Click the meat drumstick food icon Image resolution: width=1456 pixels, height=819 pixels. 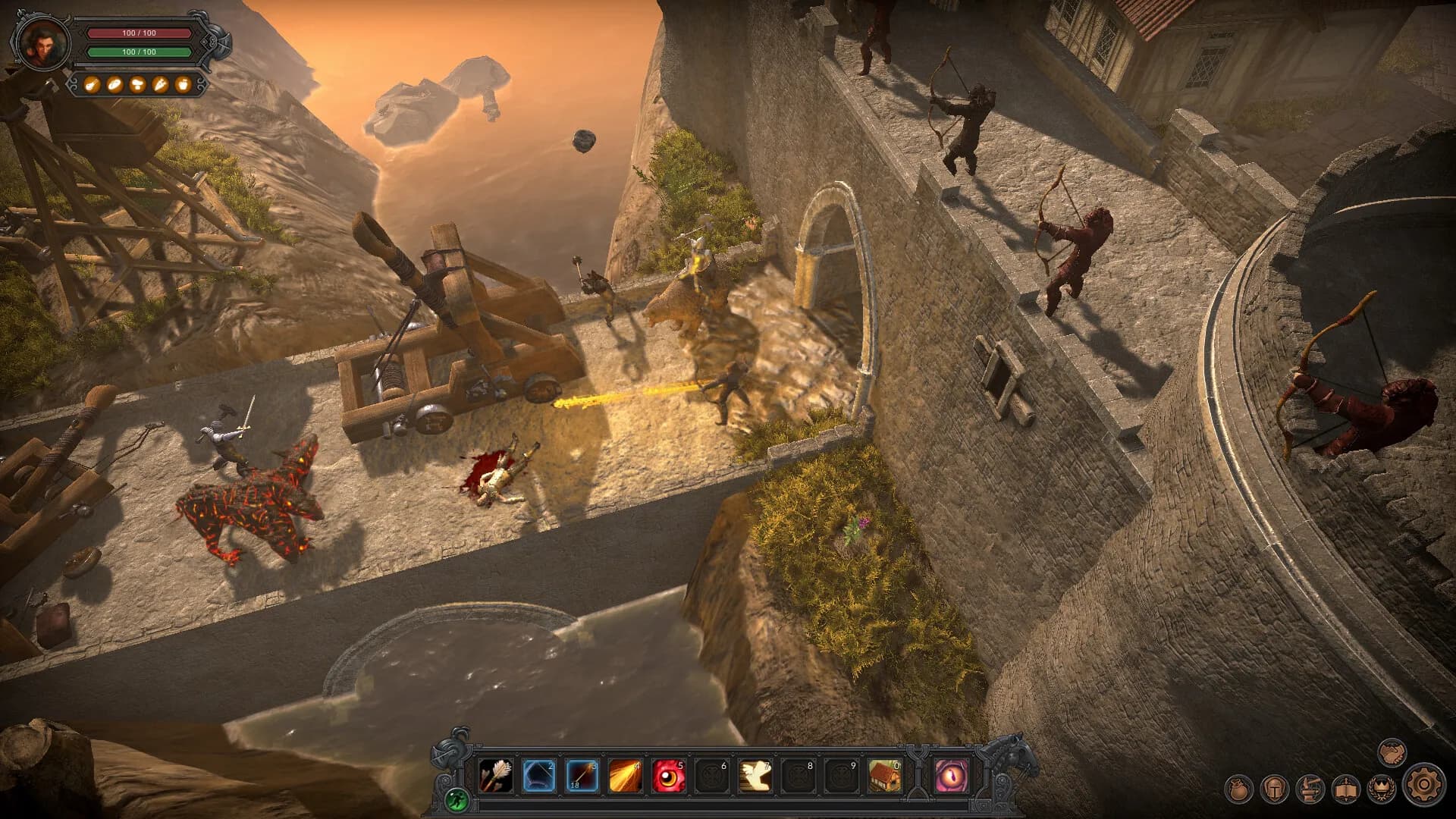(92, 83)
